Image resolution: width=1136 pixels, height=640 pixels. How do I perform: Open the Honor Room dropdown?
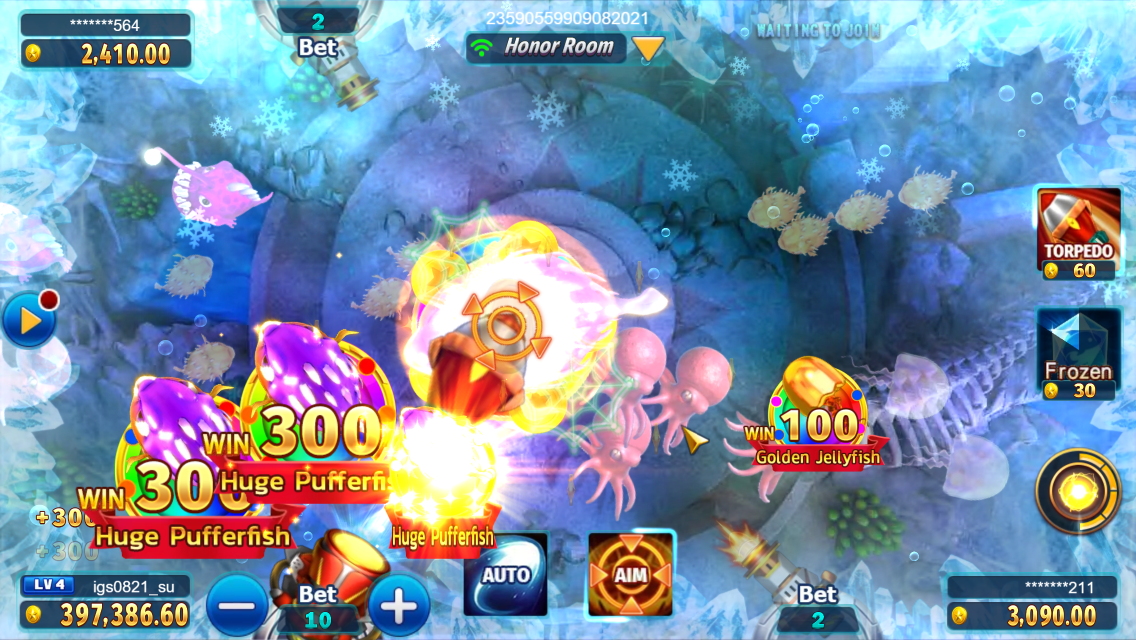[650, 47]
